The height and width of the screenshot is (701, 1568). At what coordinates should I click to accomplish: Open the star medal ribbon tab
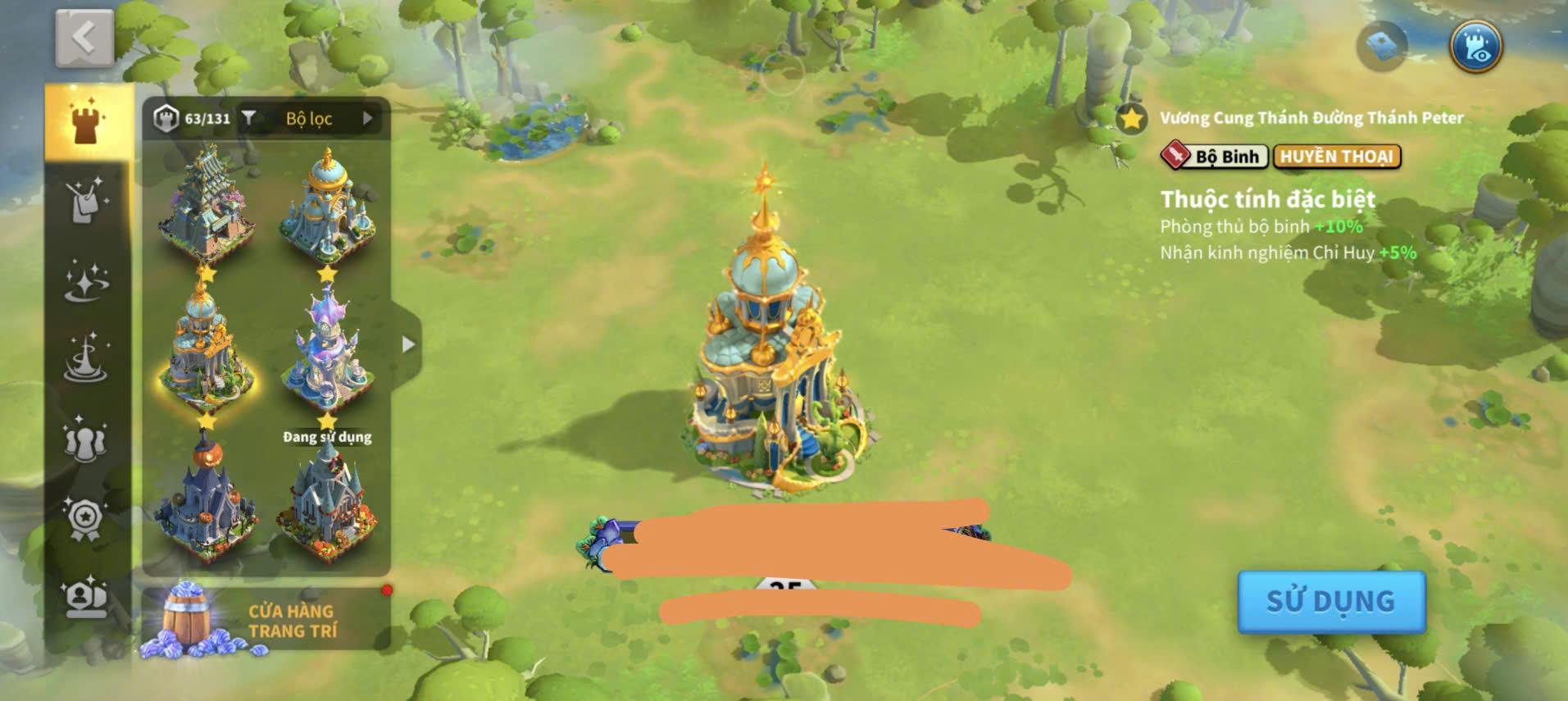pyautogui.click(x=86, y=518)
